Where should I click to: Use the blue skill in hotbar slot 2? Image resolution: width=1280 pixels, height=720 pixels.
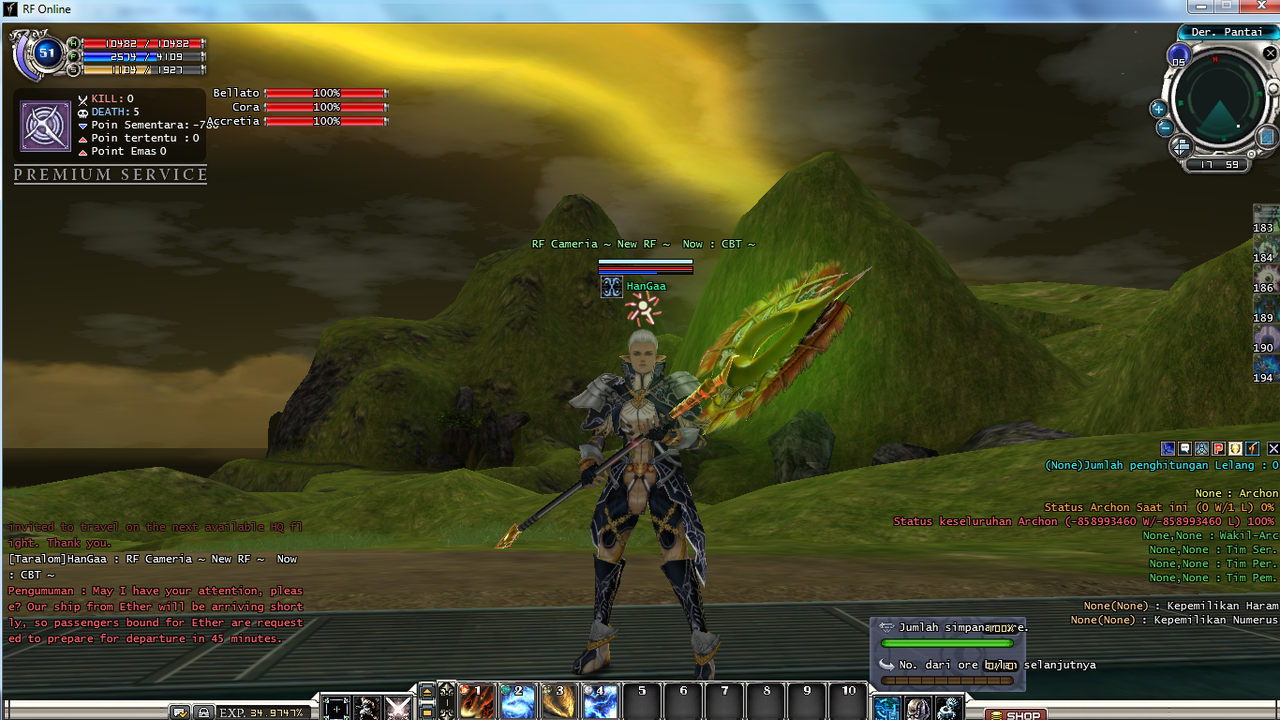(517, 702)
